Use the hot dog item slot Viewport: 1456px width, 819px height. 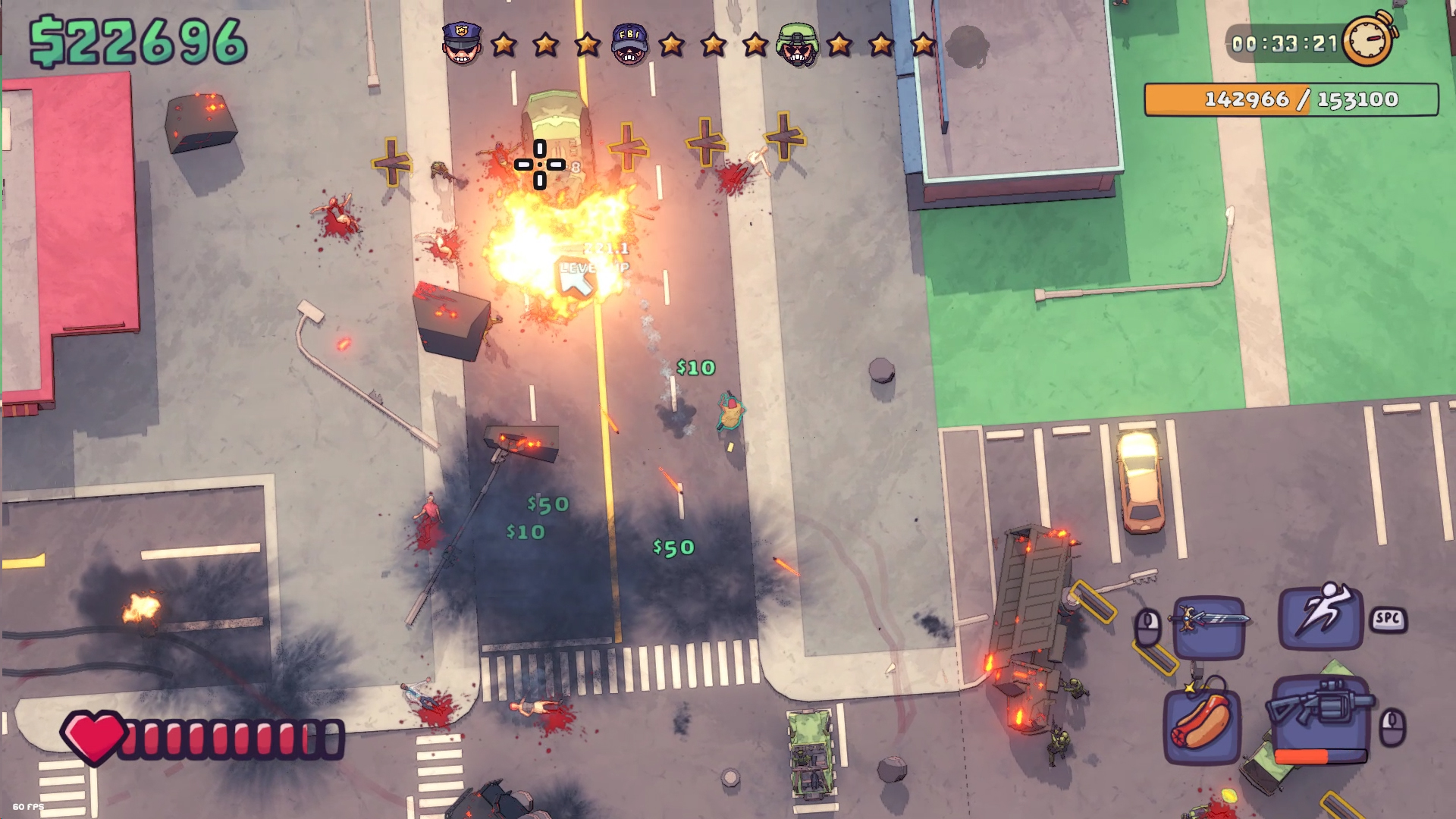coord(1202,724)
